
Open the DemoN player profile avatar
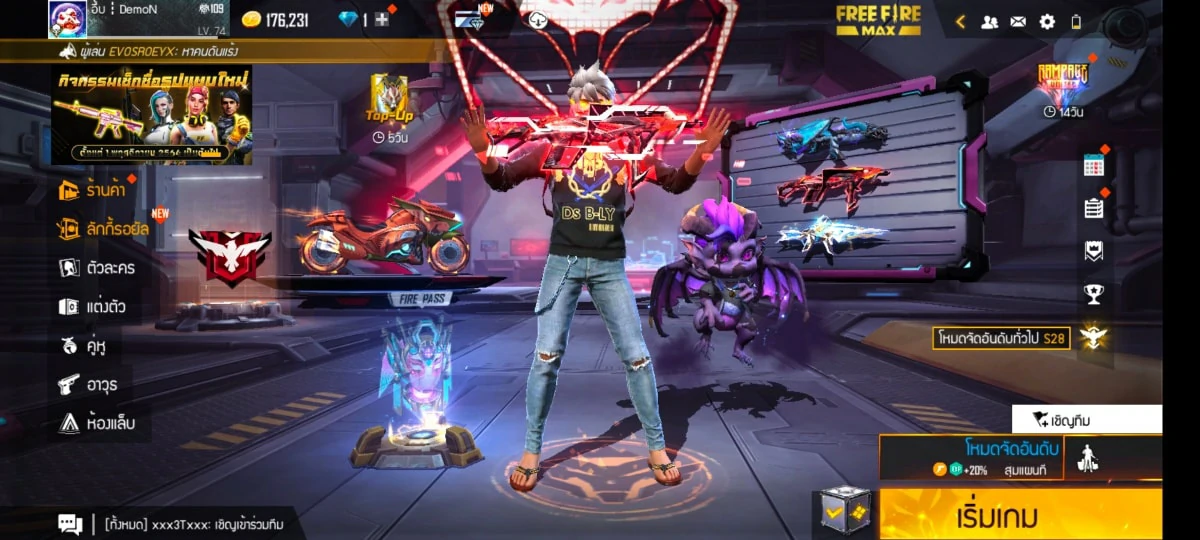click(67, 19)
